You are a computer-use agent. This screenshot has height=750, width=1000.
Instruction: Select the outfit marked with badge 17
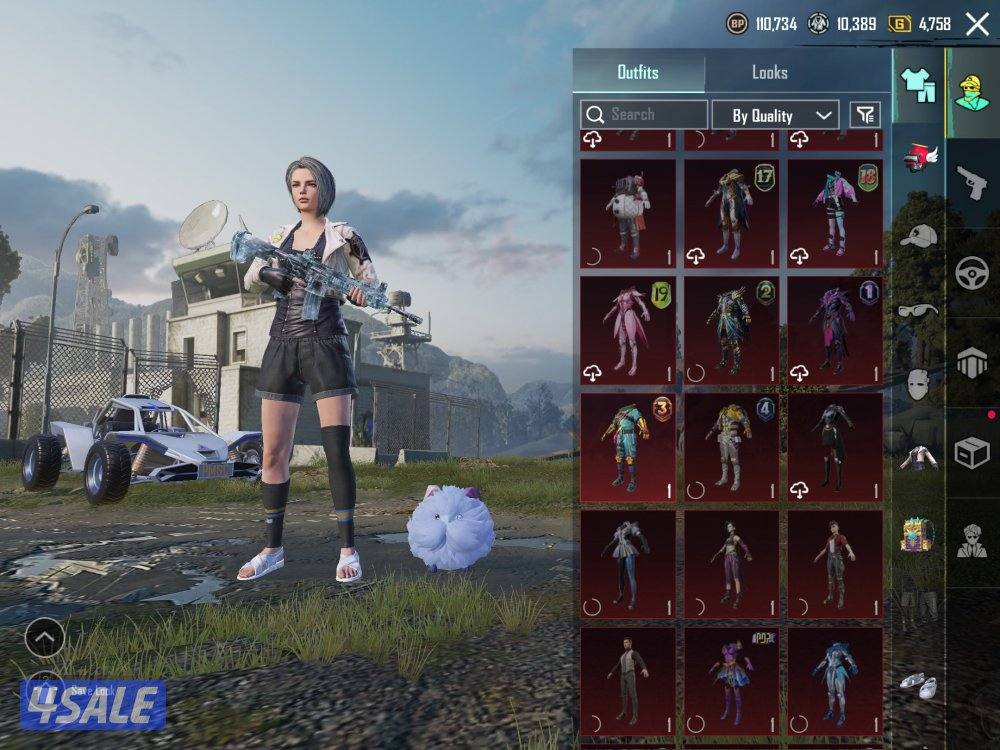tap(731, 213)
